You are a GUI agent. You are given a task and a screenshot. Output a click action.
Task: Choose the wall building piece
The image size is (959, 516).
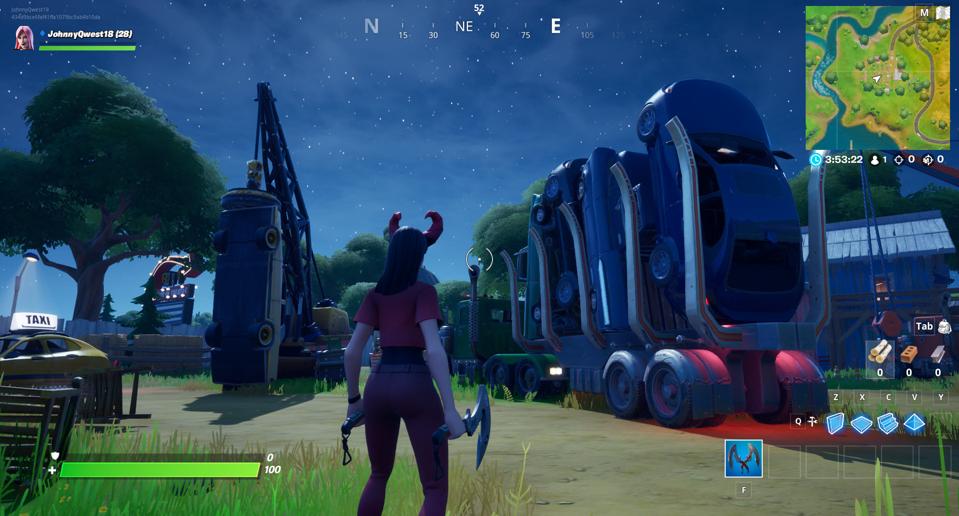coord(835,423)
